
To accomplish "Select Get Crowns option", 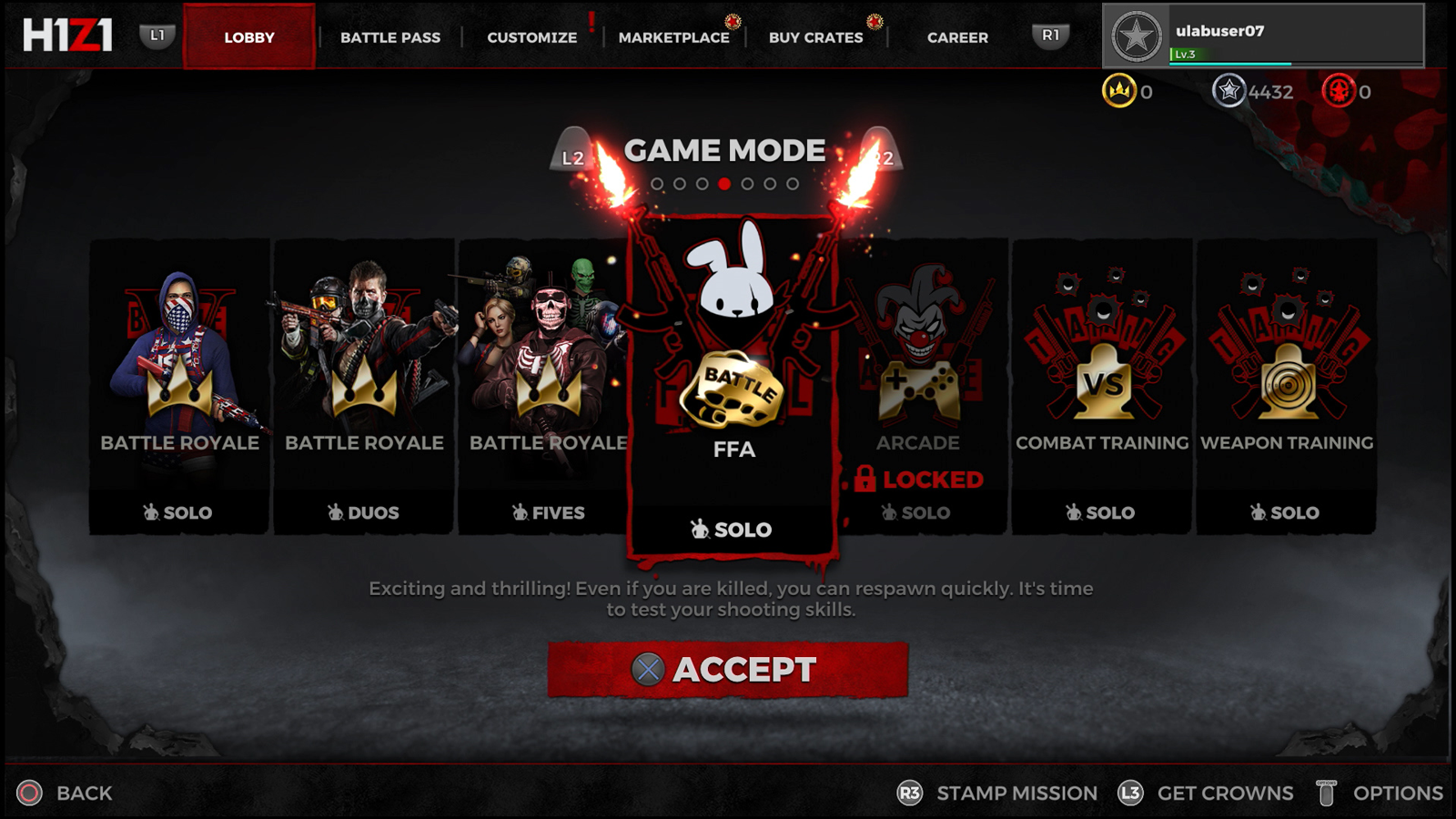I will click(1207, 794).
